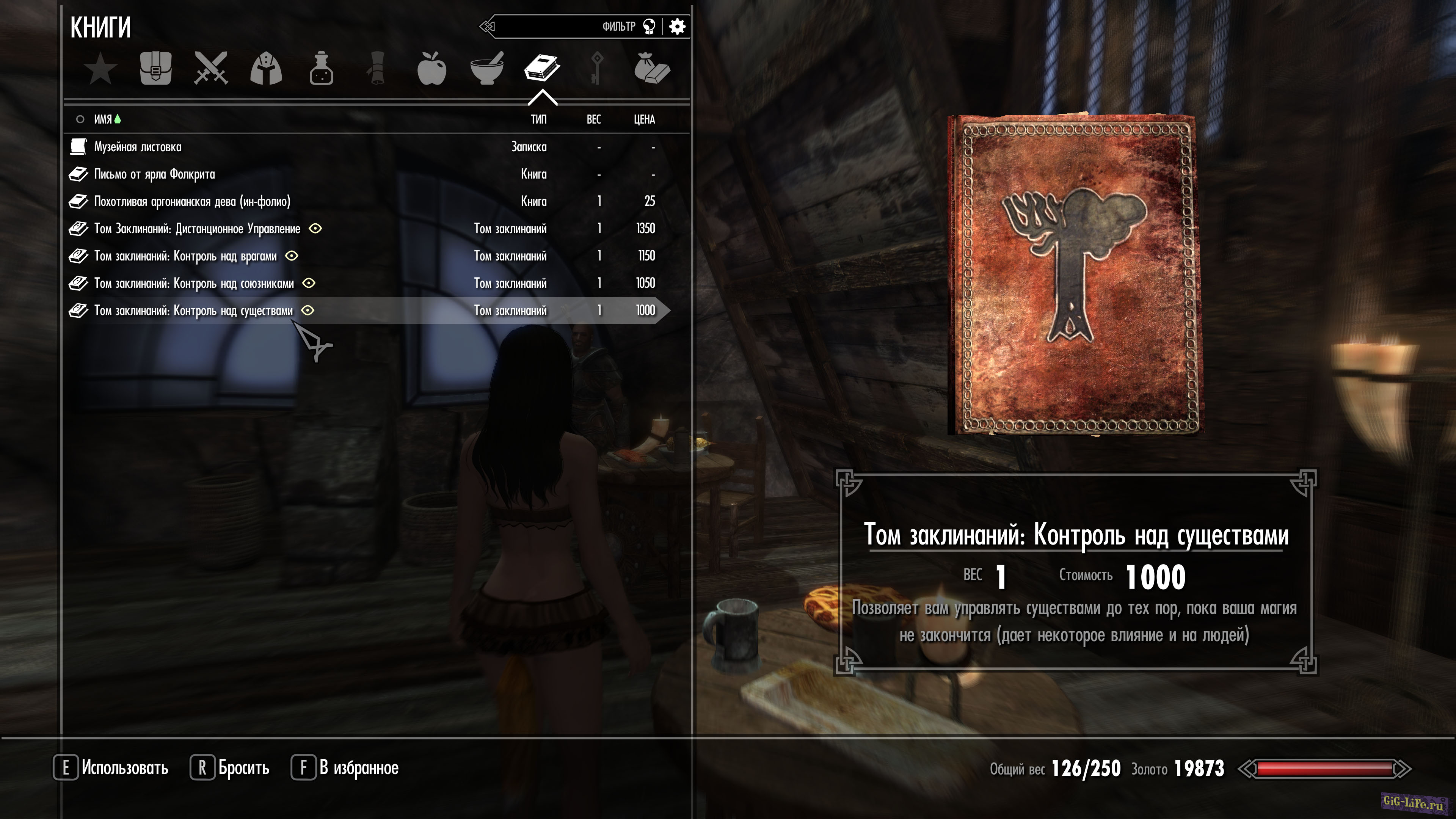Screen dimensions: 1456x819
Task: Select the Дистанционное Управление spell tome
Action: point(197,229)
